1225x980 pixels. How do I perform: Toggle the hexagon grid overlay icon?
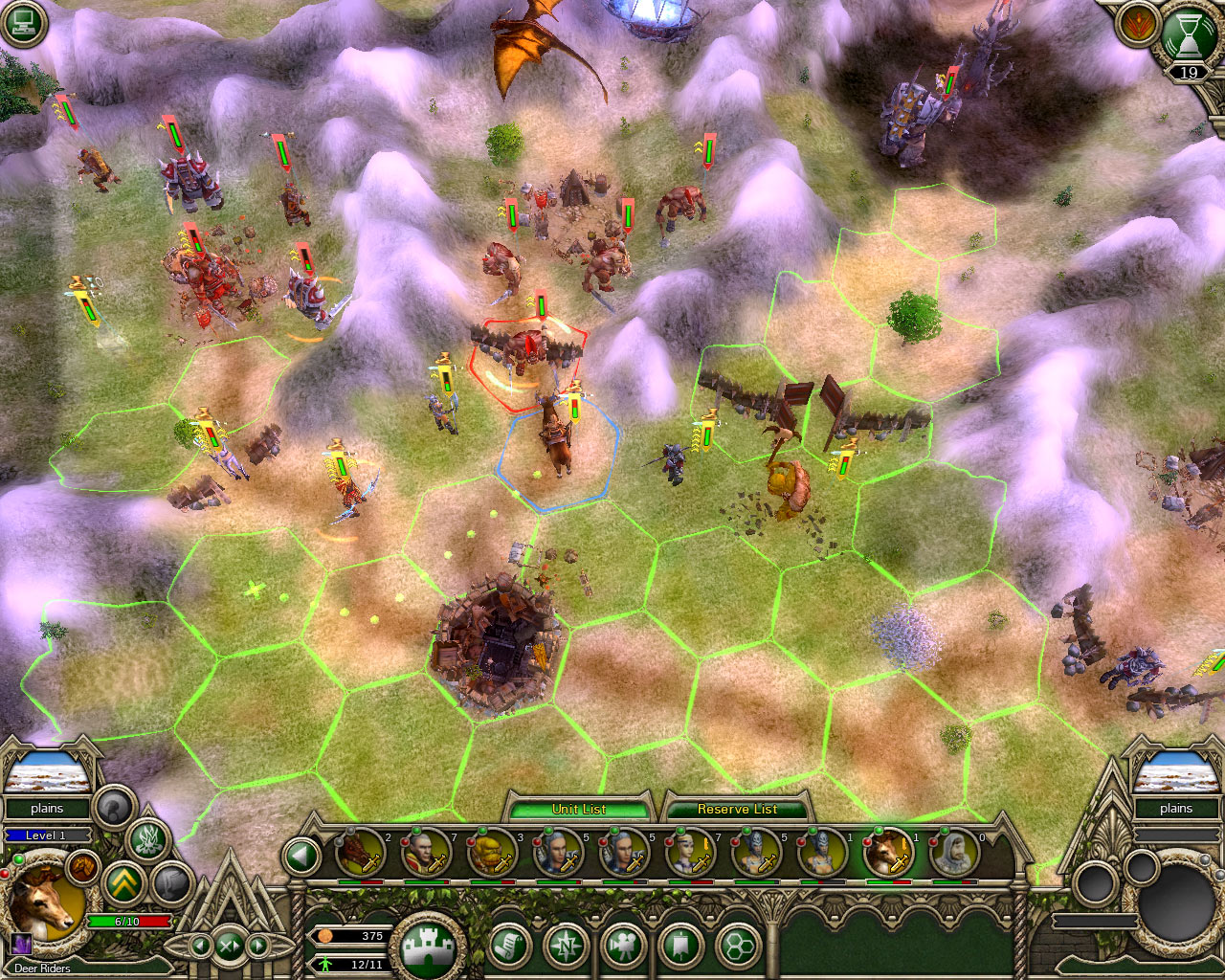pyautogui.click(x=740, y=946)
